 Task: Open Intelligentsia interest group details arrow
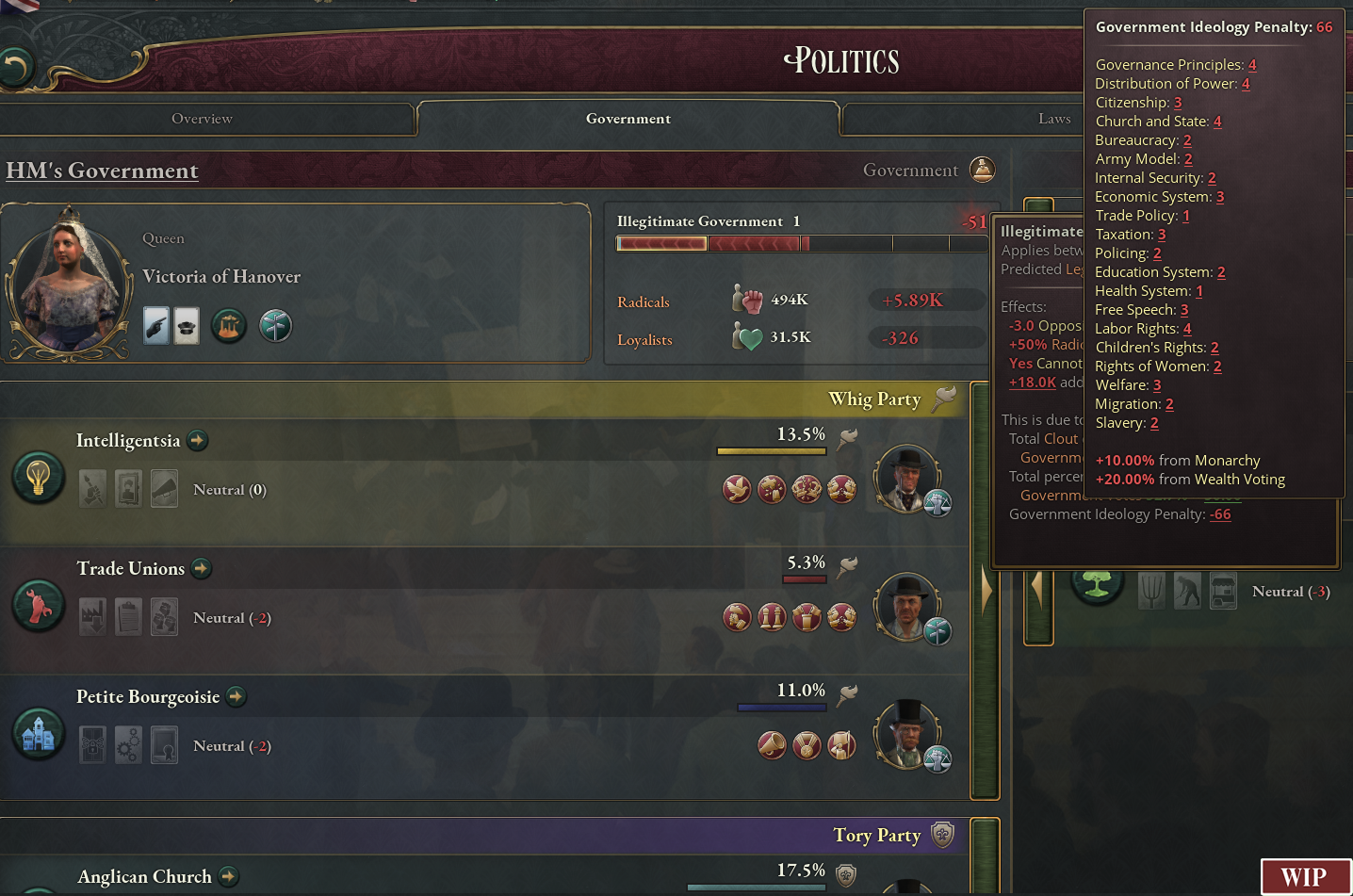click(x=198, y=440)
